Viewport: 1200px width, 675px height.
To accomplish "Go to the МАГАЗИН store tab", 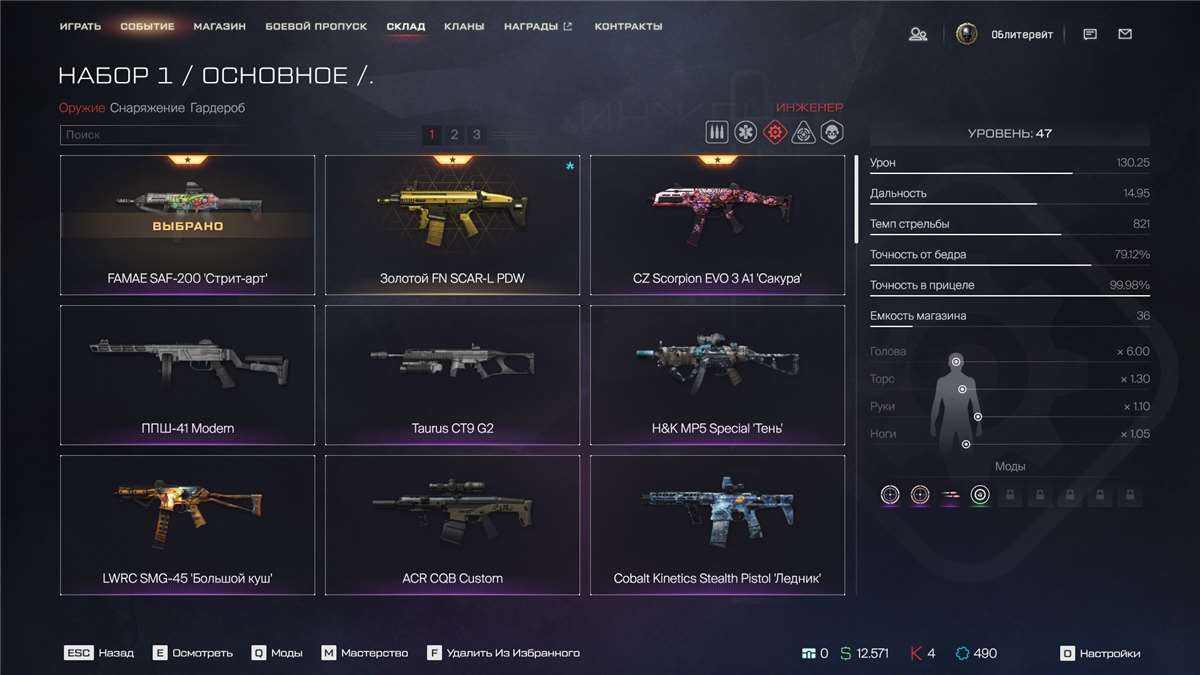I will pyautogui.click(x=220, y=26).
